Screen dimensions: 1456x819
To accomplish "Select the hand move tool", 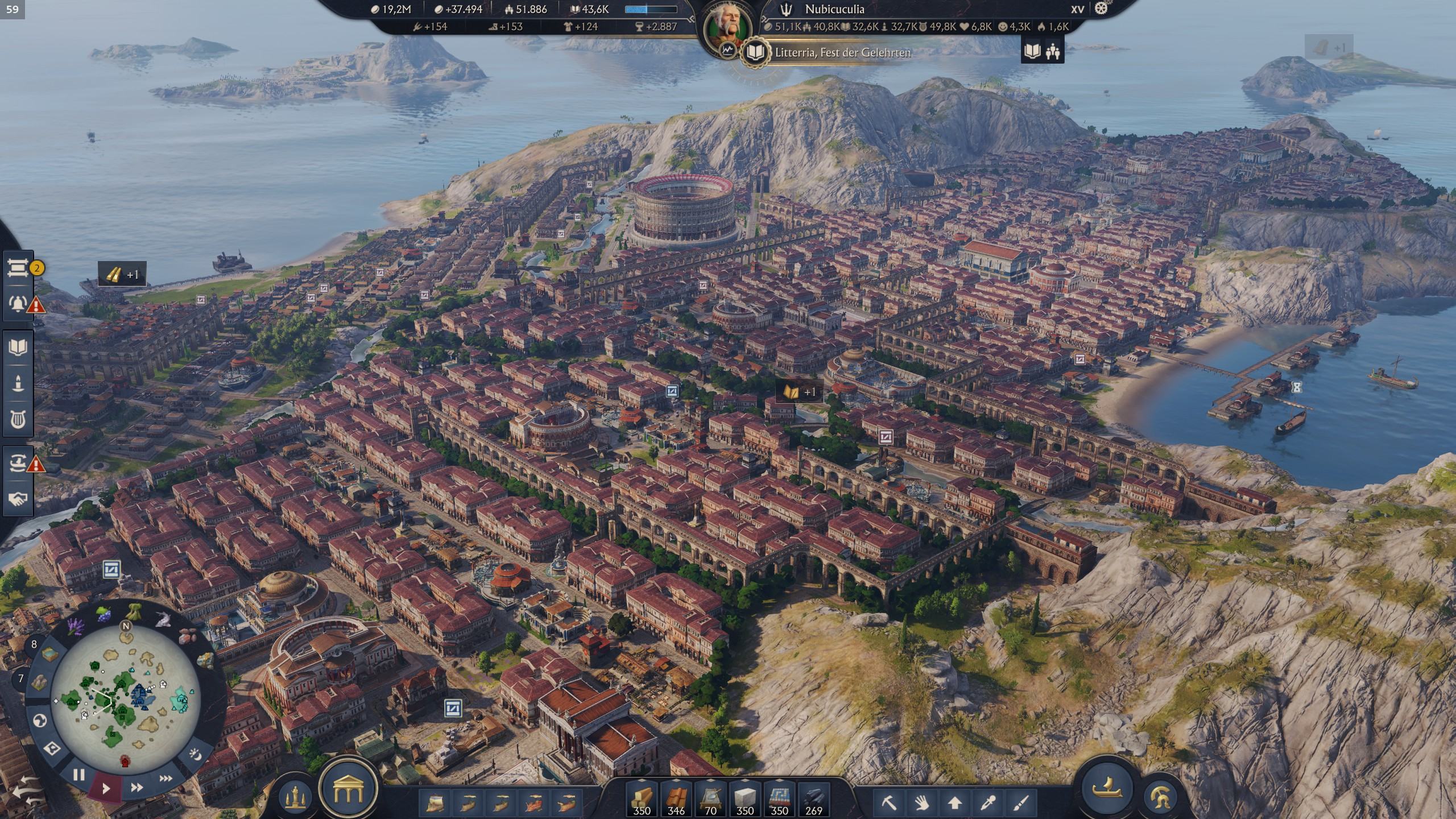I will (x=921, y=803).
